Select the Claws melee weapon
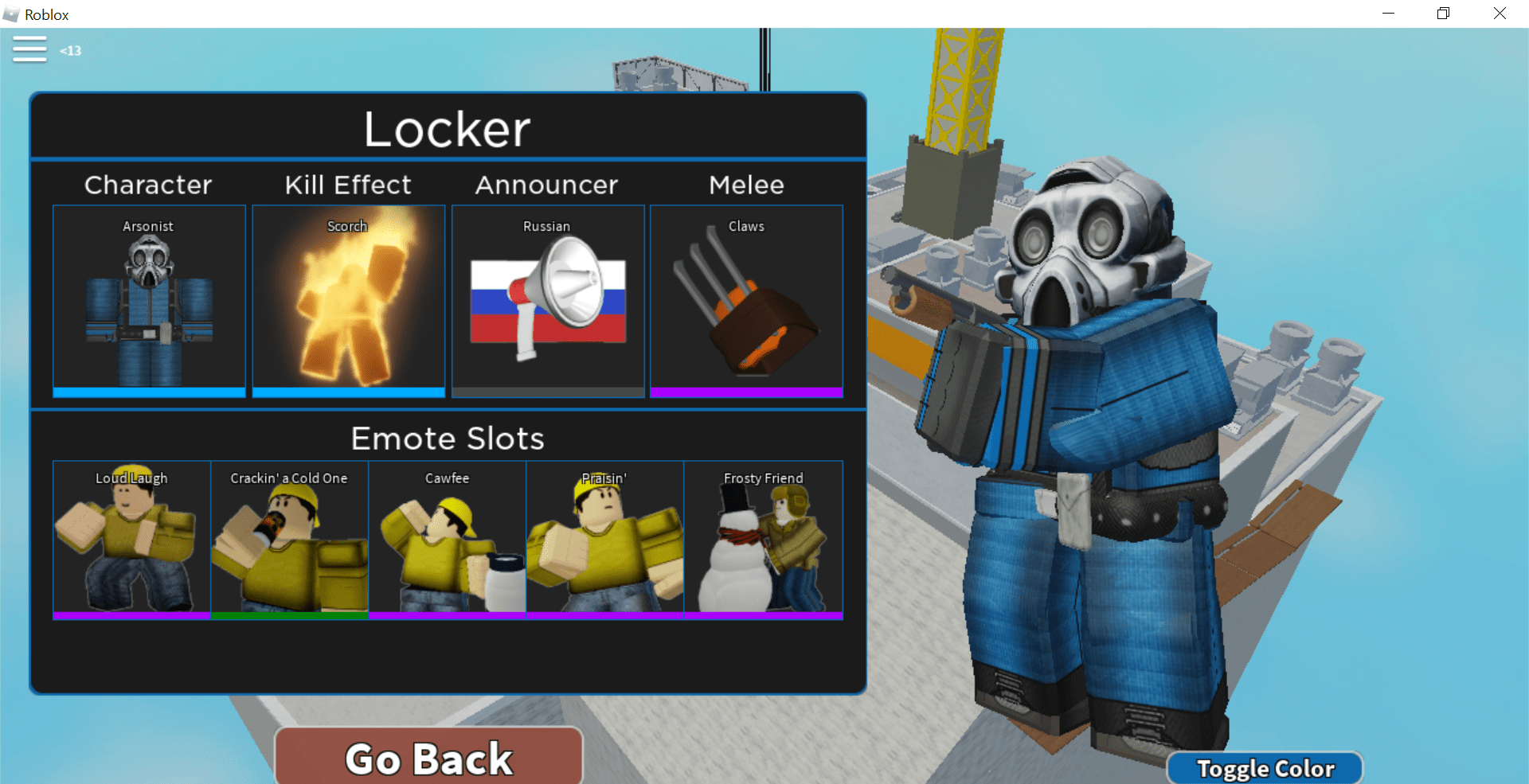The image size is (1529, 784). (746, 301)
